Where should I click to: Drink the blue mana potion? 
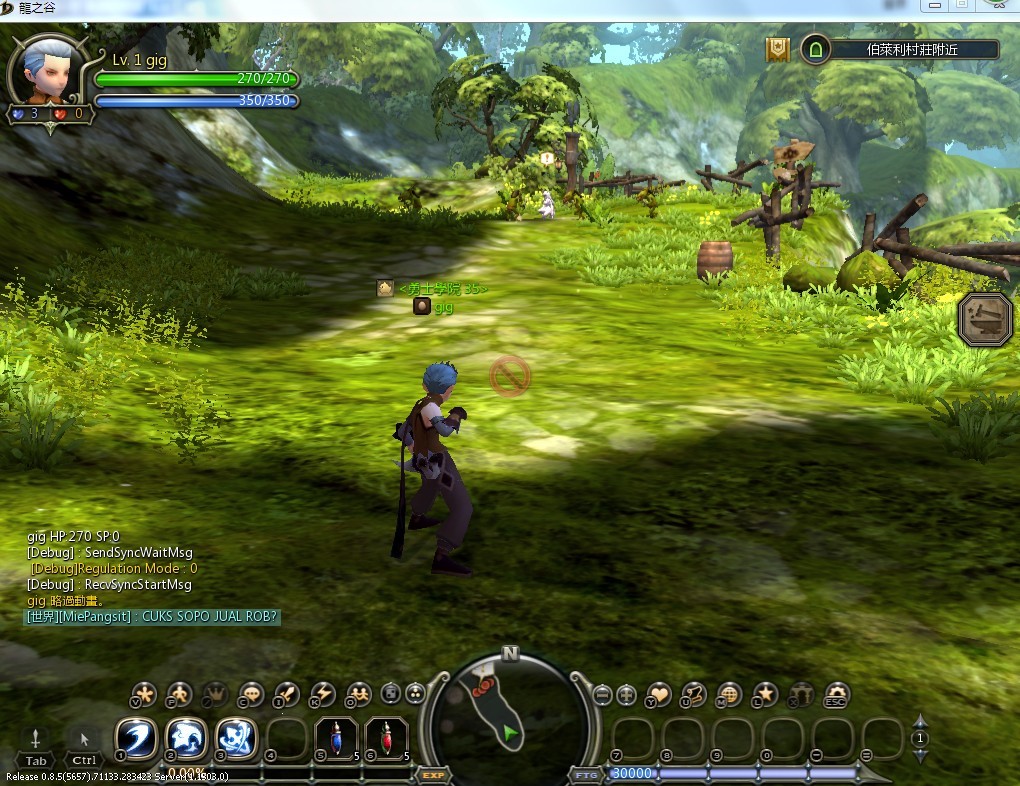(336, 739)
